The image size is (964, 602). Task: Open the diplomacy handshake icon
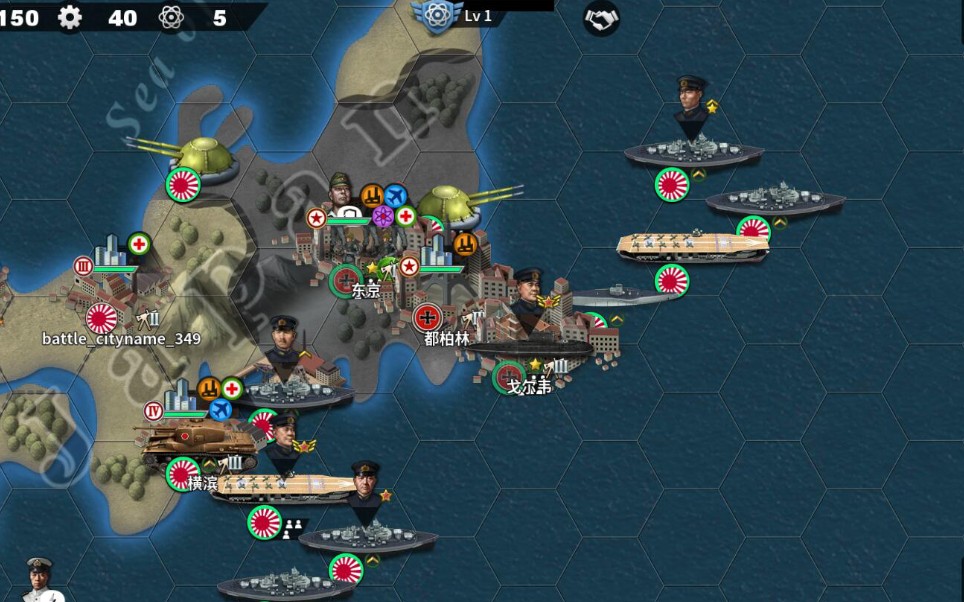coord(601,17)
